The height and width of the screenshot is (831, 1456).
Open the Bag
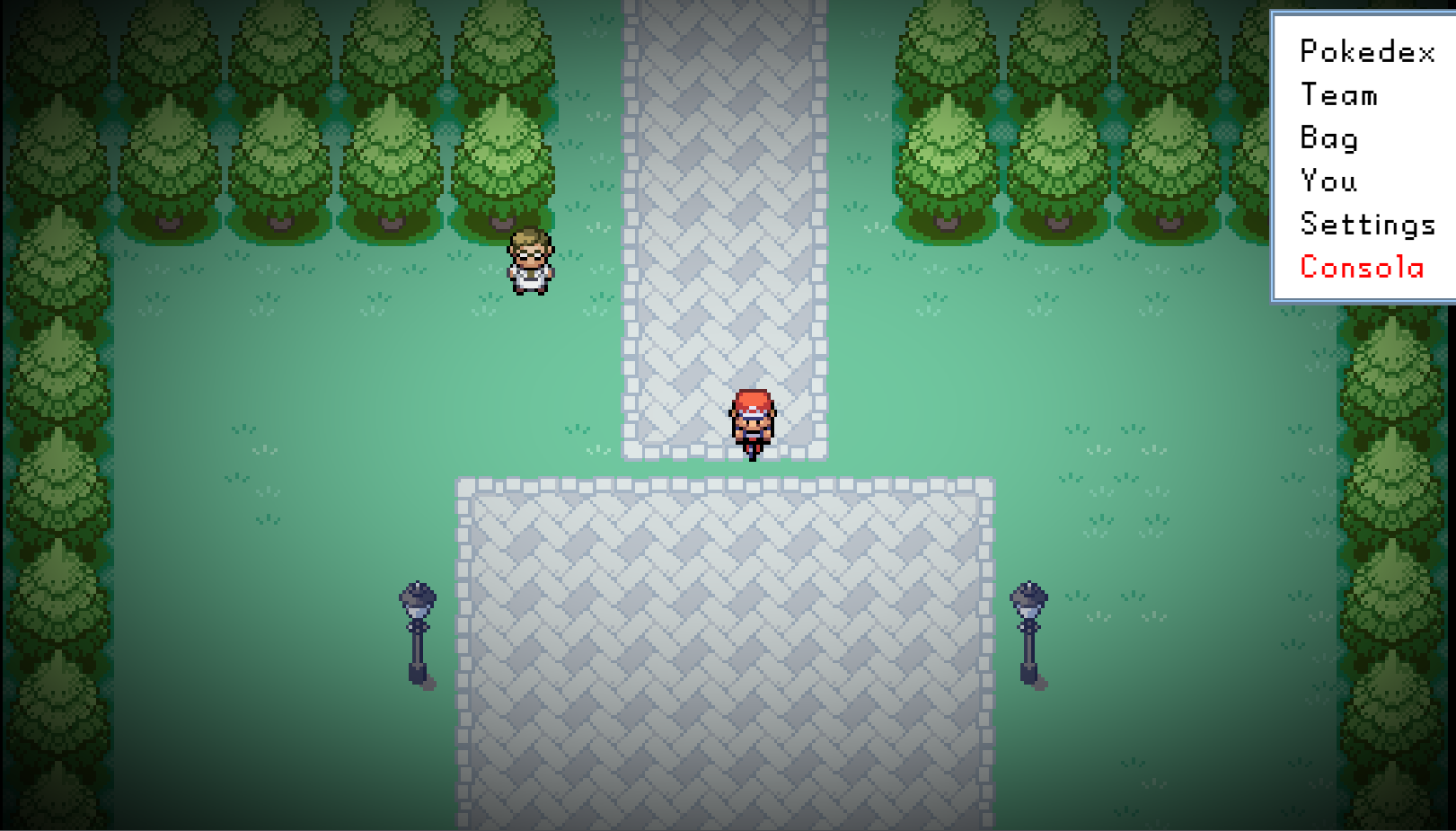point(1328,138)
